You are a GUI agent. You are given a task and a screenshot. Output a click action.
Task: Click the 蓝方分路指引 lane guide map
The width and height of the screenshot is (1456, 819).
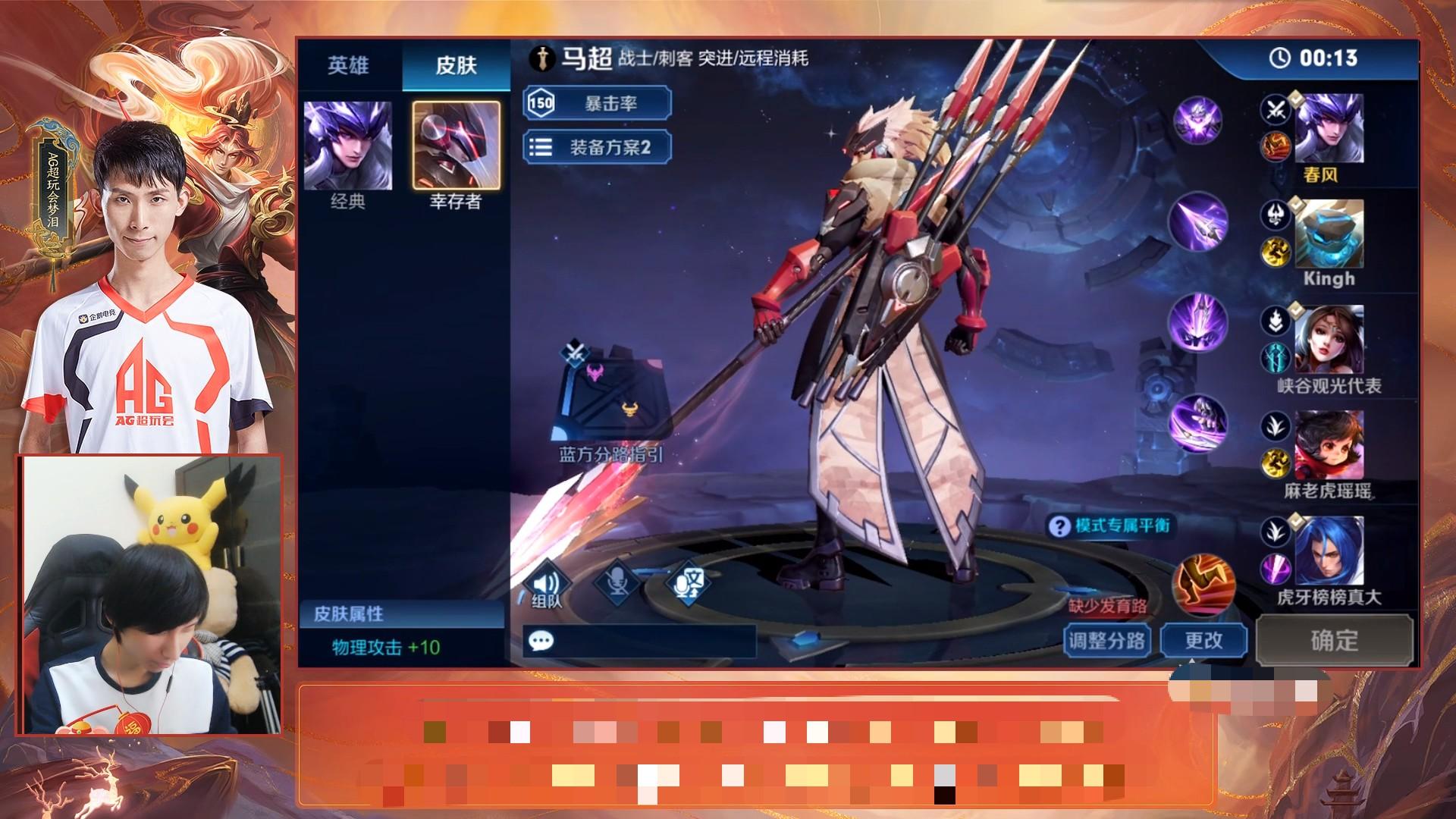click(612, 394)
